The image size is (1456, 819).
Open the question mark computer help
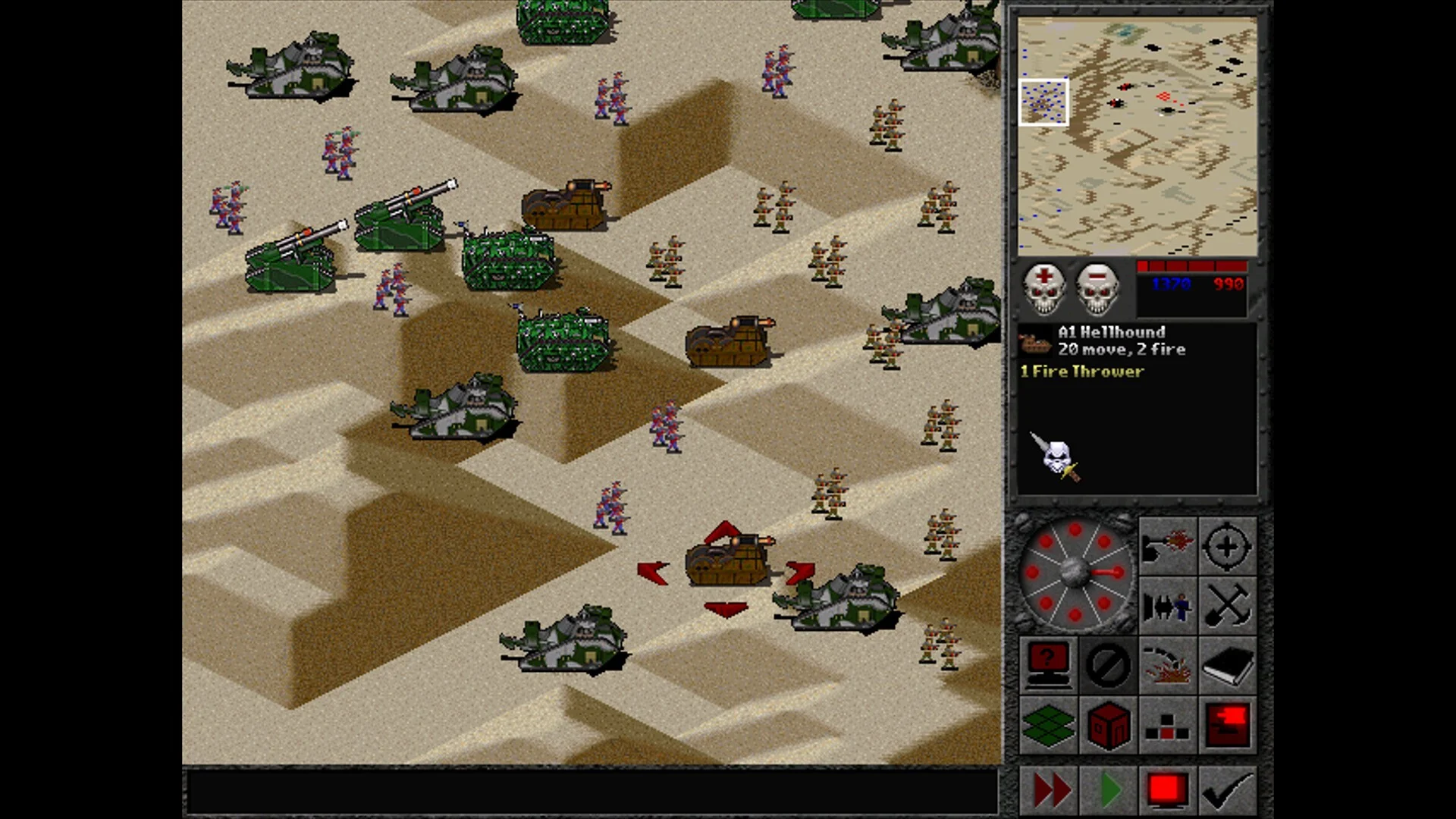pos(1048,665)
